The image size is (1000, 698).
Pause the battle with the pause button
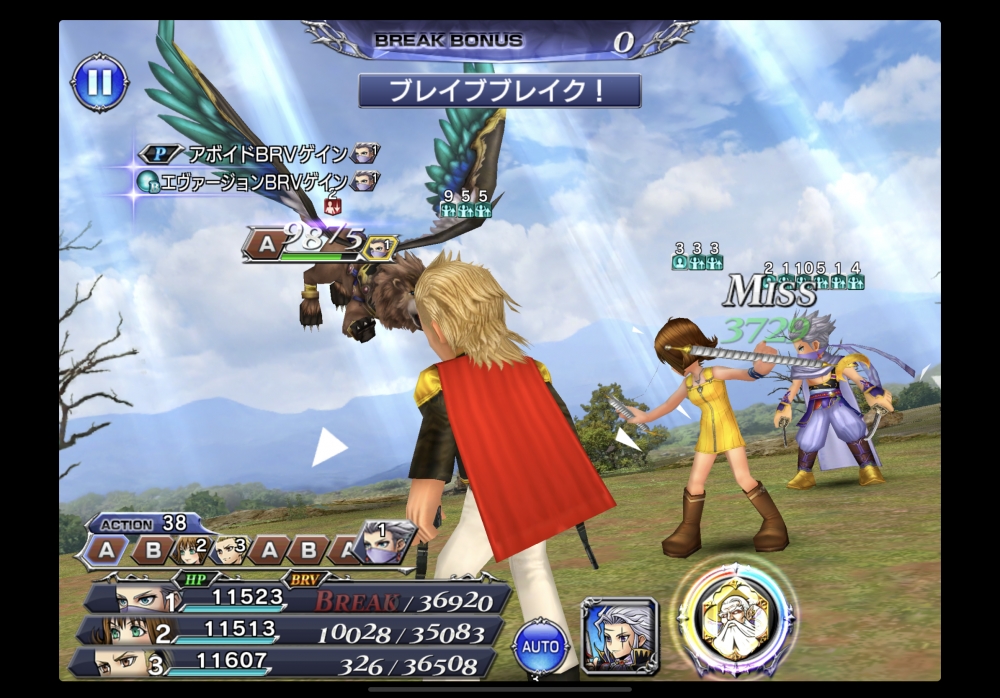(x=100, y=82)
